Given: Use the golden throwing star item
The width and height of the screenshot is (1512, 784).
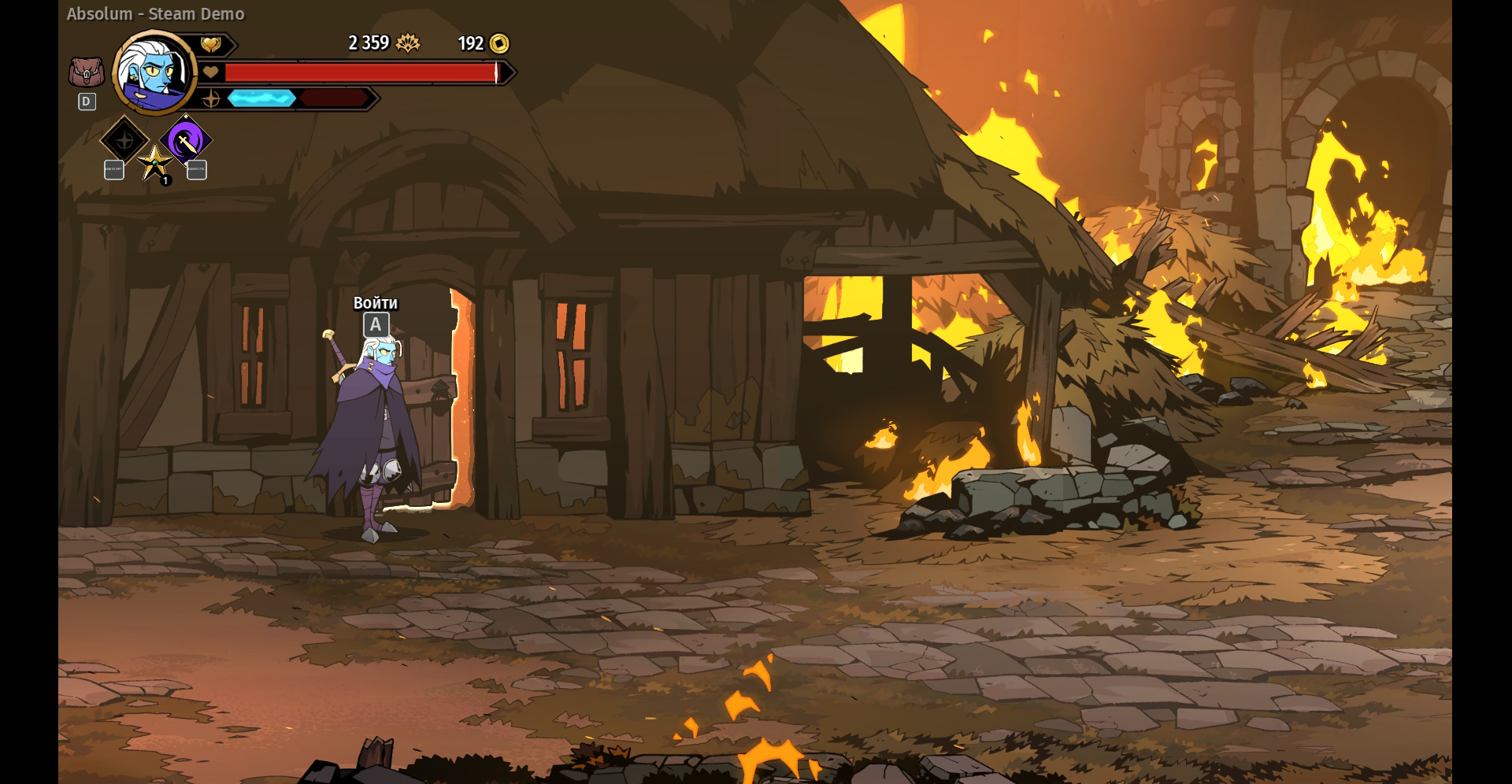Looking at the screenshot, I should pyautogui.click(x=154, y=163).
